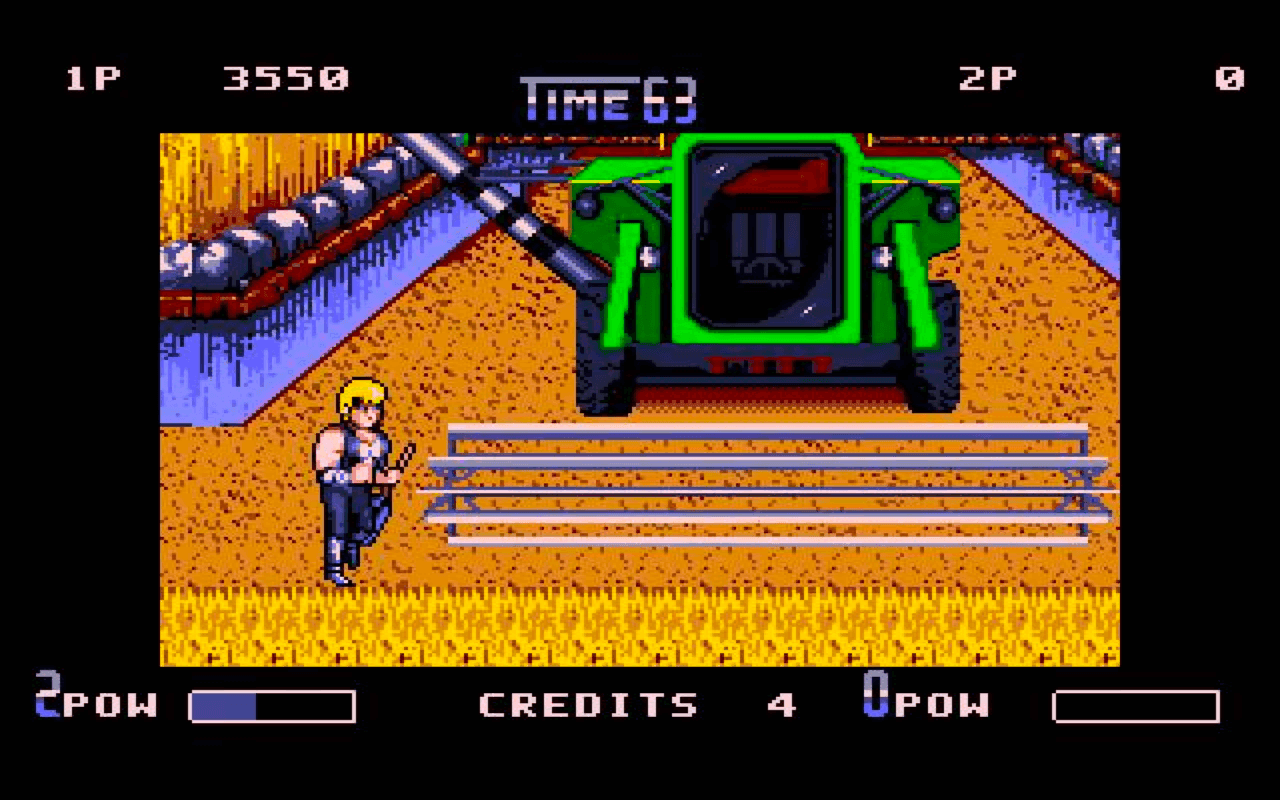Click the 1P player indicator
The height and width of the screenshot is (800, 1280).
point(91,78)
